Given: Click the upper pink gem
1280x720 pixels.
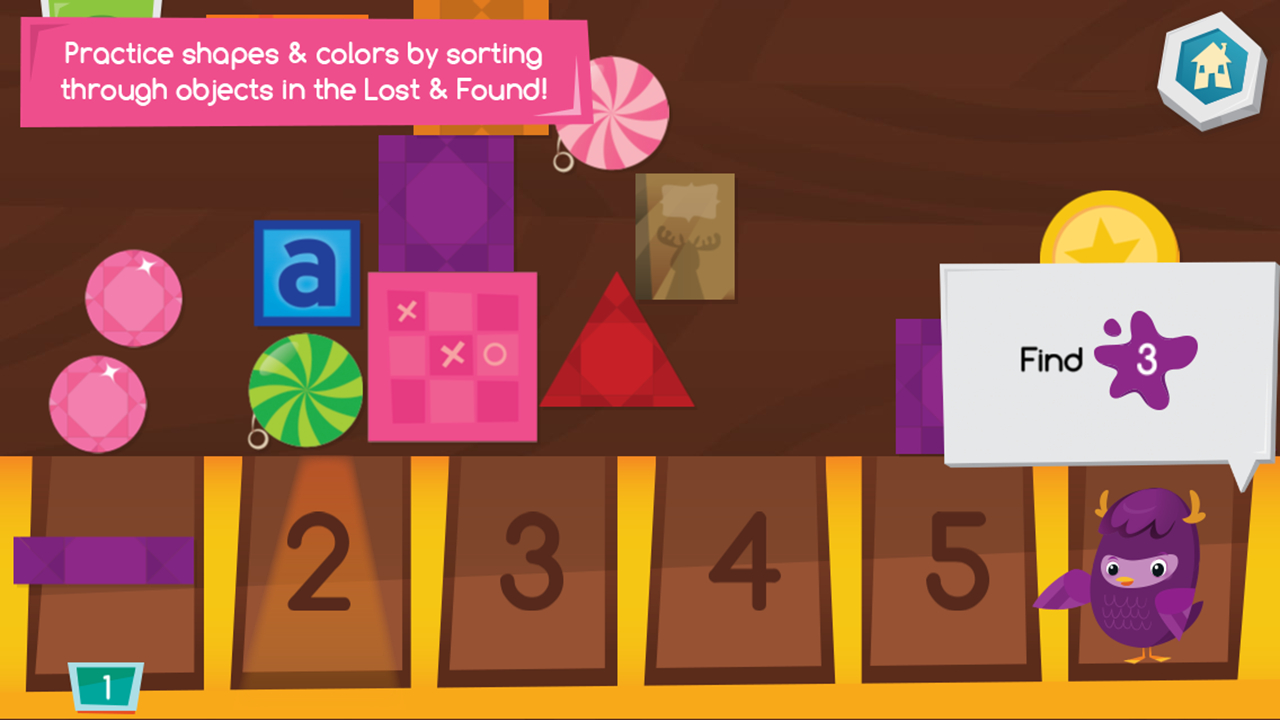Looking at the screenshot, I should tap(132, 300).
